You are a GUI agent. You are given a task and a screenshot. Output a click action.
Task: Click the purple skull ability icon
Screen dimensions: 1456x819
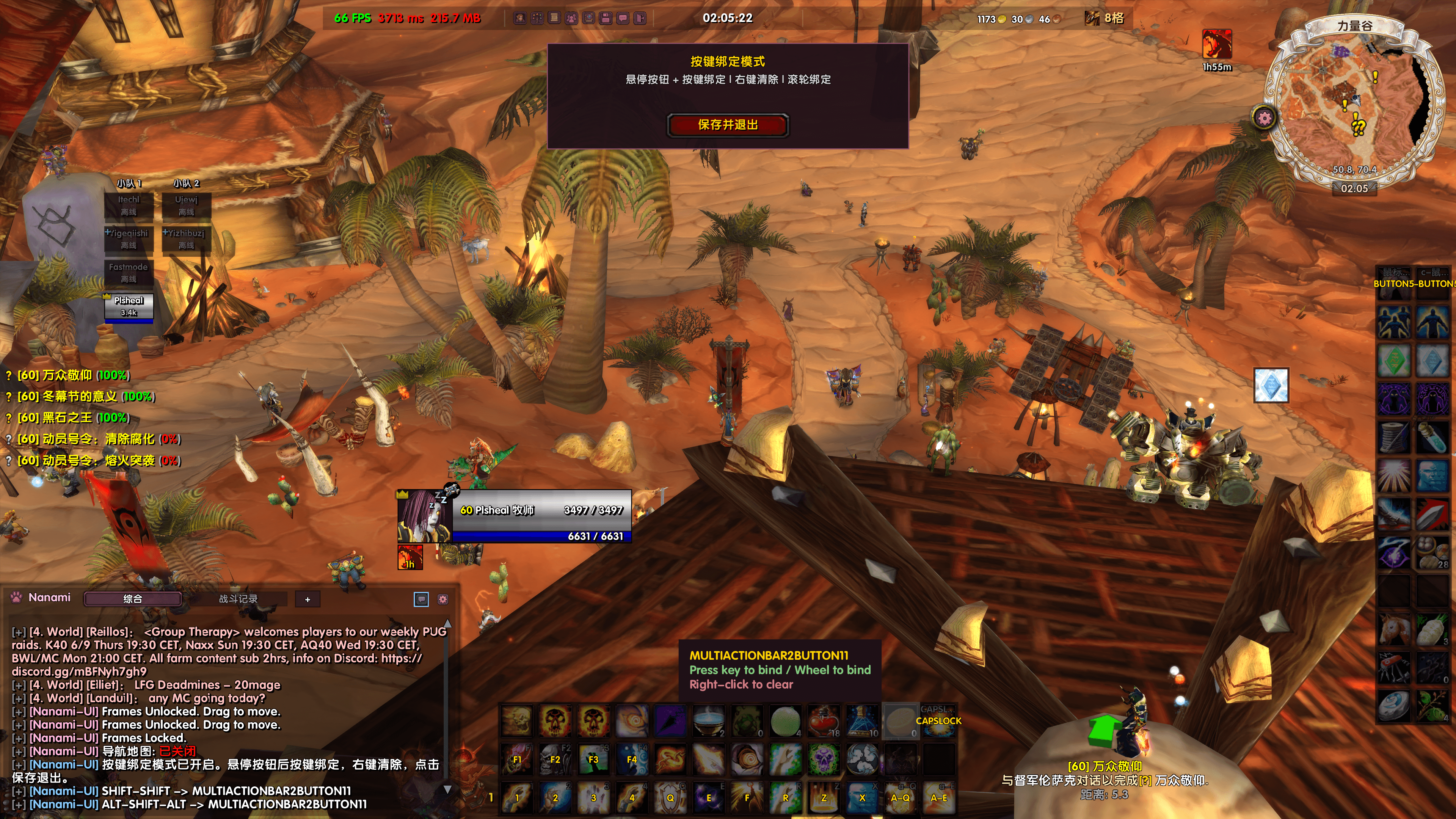coord(824,759)
